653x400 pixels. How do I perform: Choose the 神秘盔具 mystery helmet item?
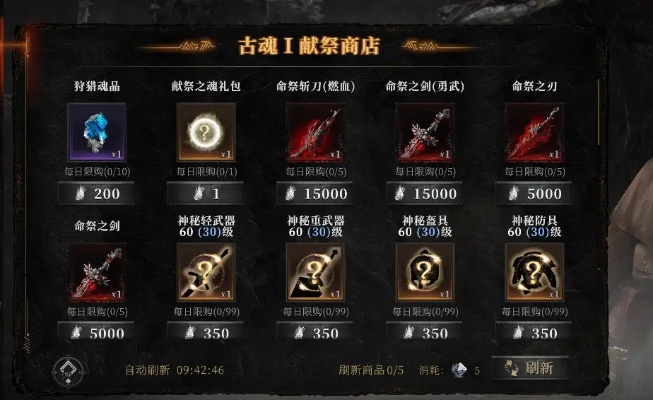425,273
